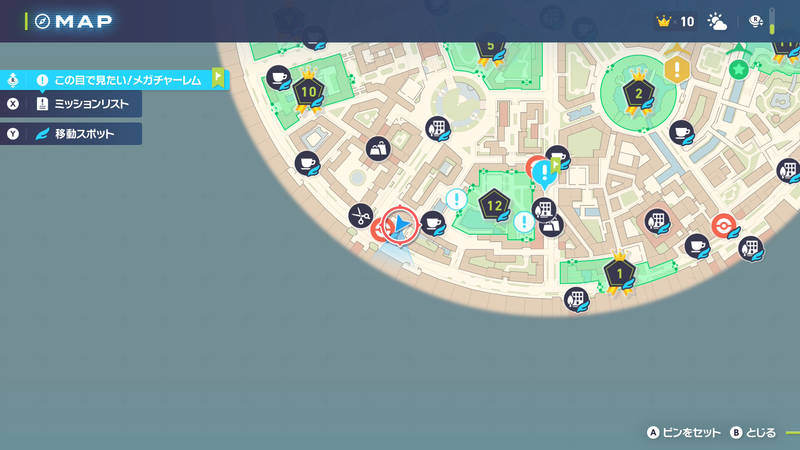Click the weather icon in top bar
Viewport: 800px width, 450px height.
click(717, 21)
